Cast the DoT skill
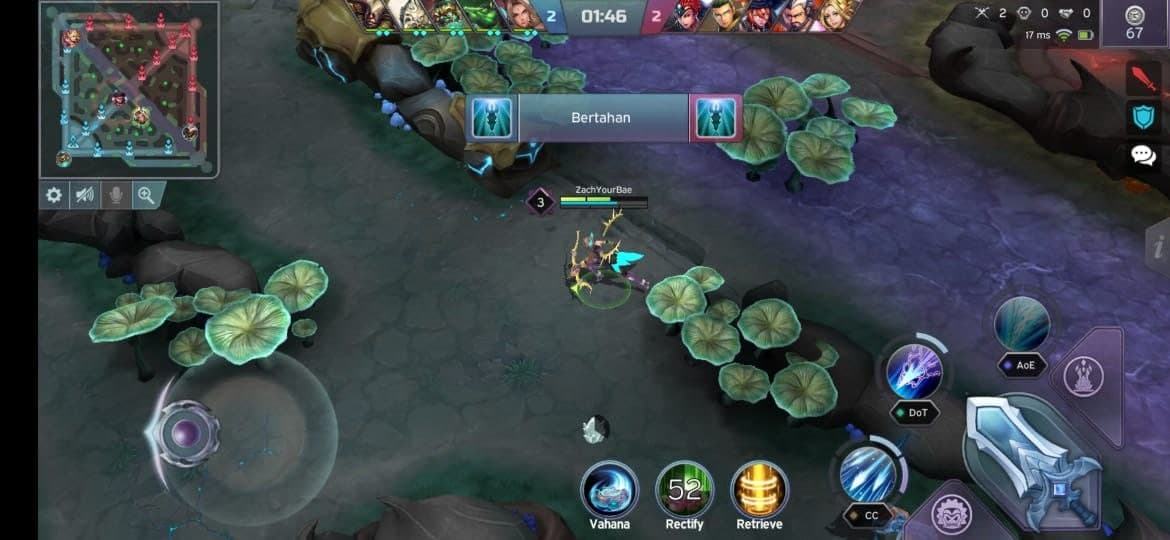1170x540 pixels. tap(914, 371)
